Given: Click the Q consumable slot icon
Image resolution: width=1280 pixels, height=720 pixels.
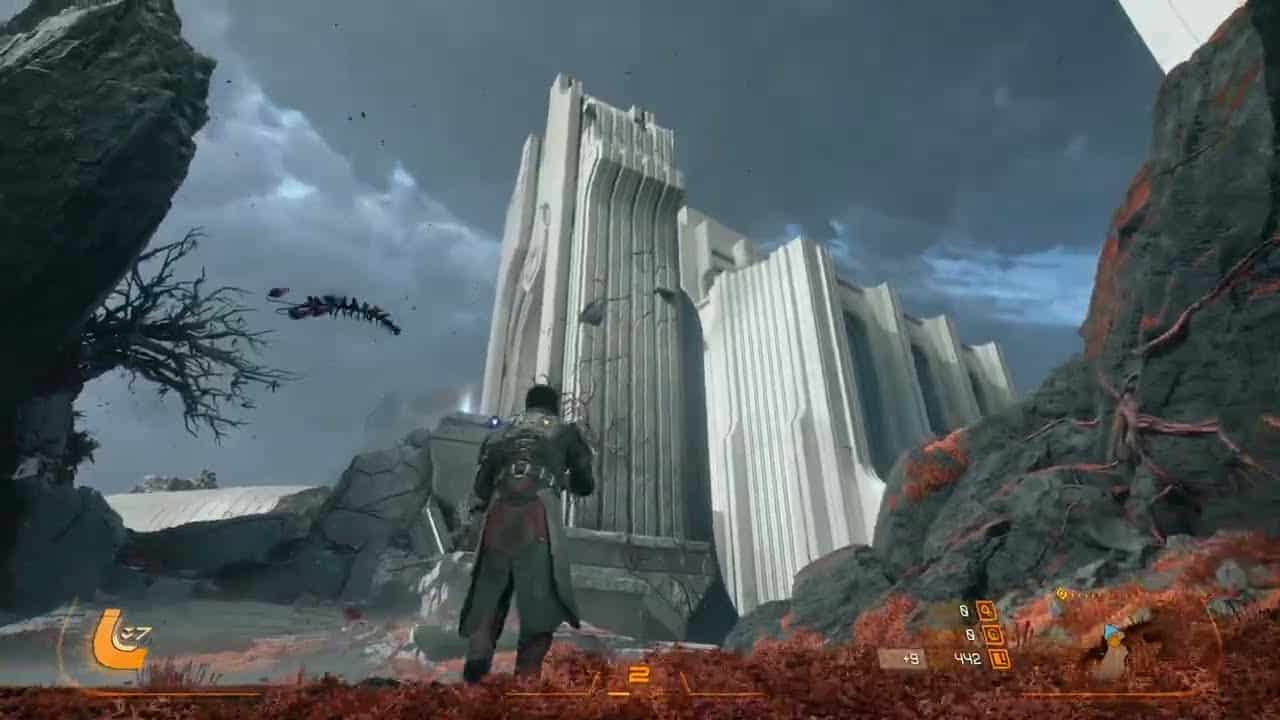Looking at the screenshot, I should click(x=984, y=609).
